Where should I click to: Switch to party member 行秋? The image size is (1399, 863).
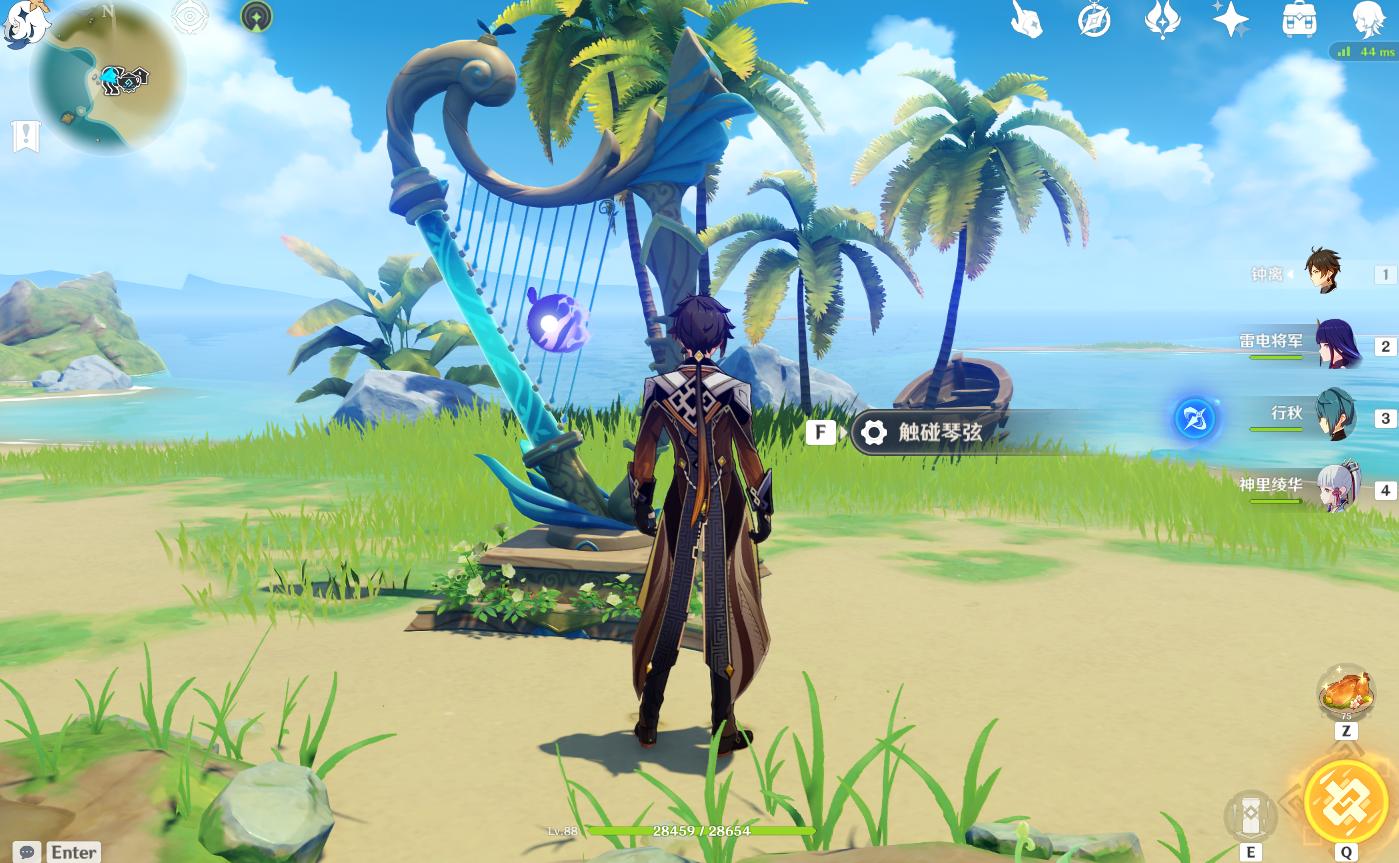click(1335, 416)
